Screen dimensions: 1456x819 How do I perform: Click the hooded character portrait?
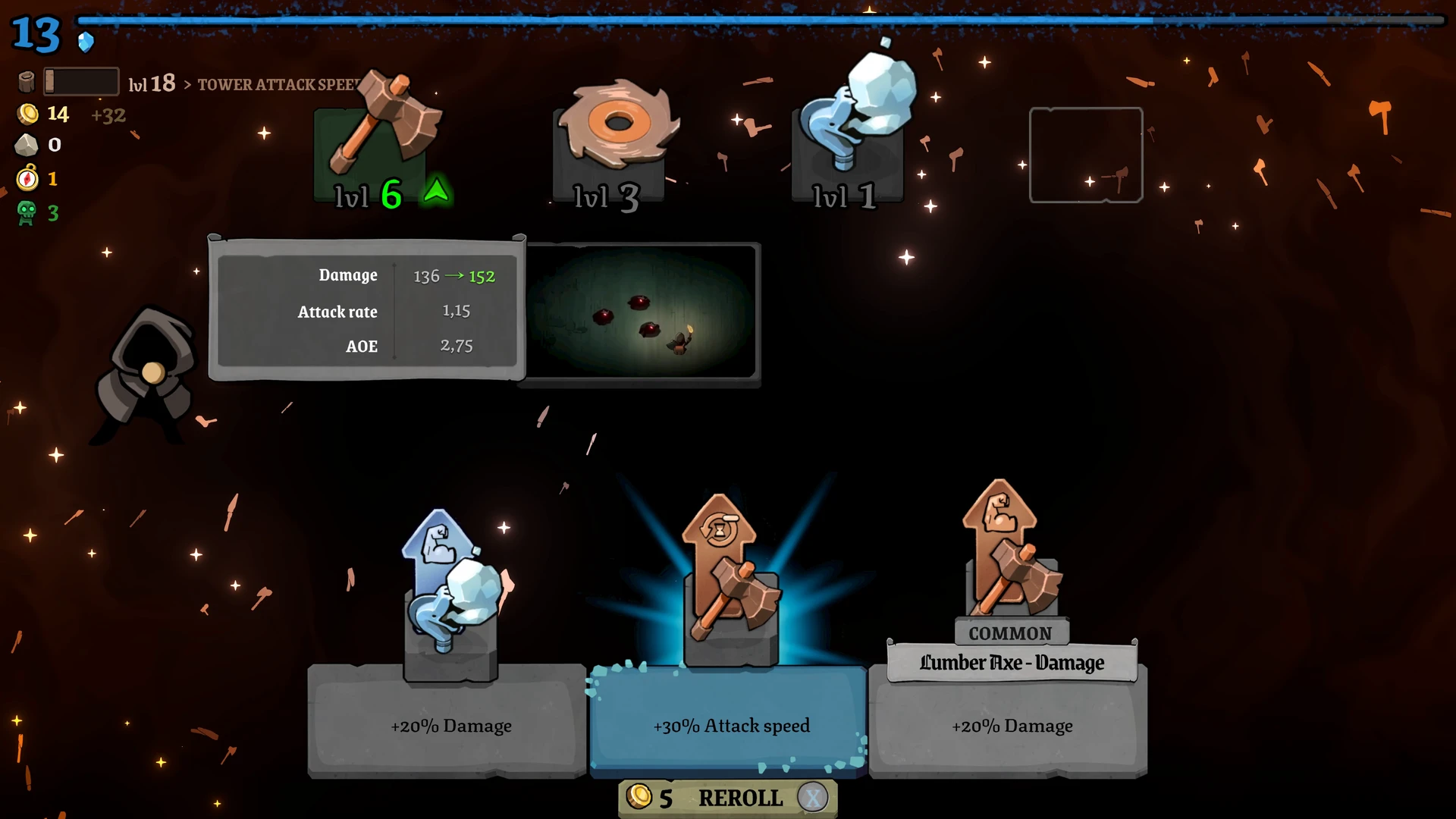click(x=148, y=372)
